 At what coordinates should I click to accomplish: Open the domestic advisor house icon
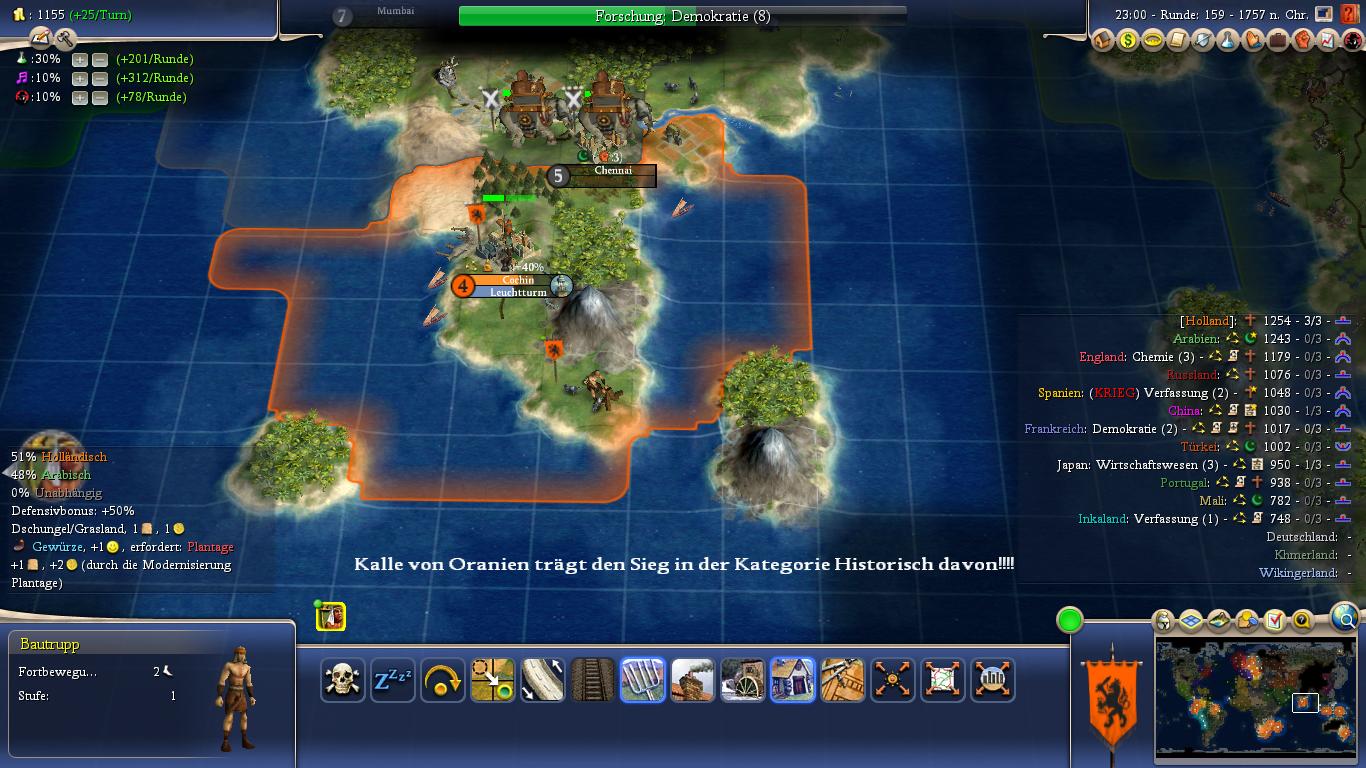point(1103,41)
